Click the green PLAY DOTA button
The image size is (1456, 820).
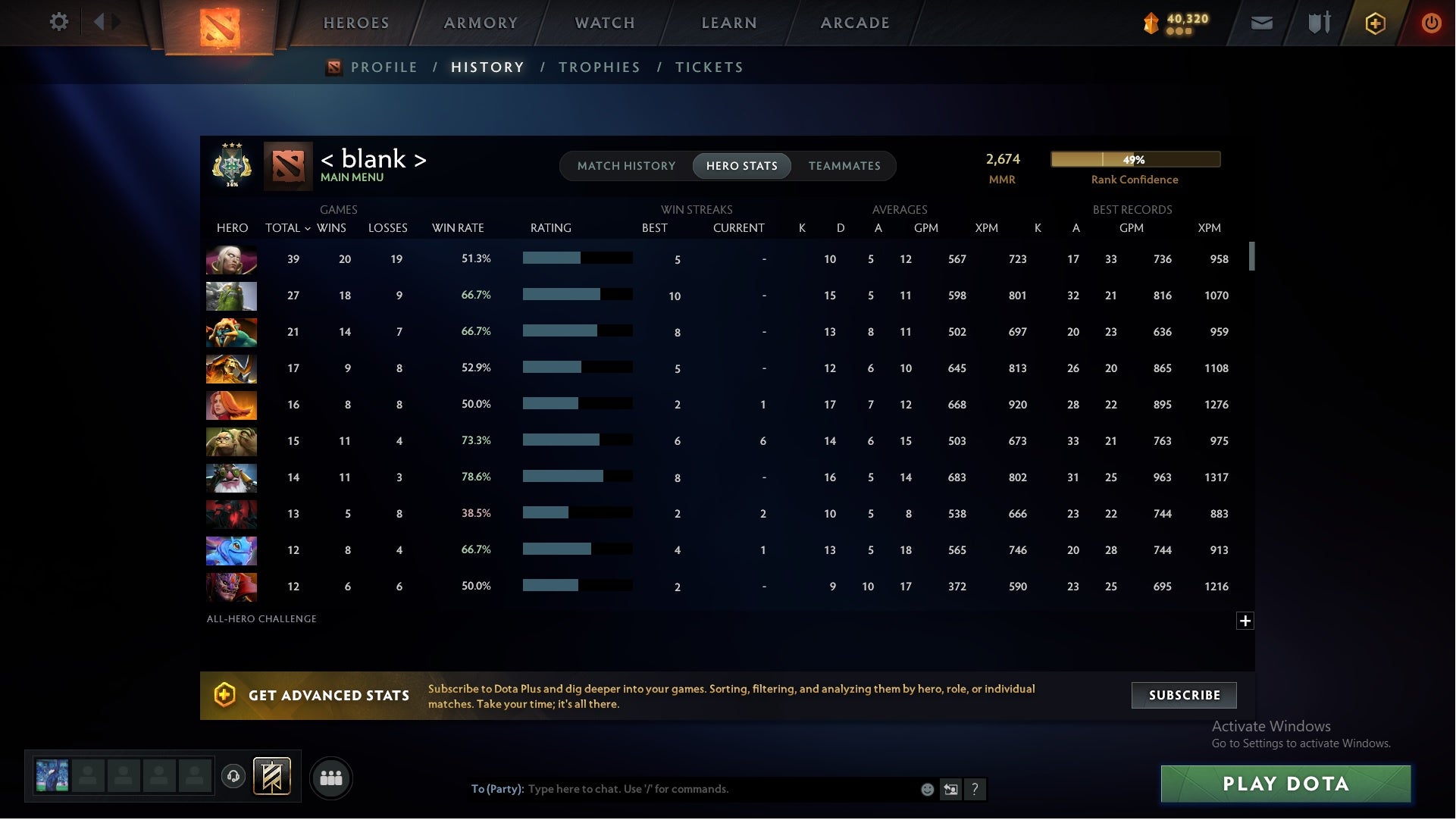pyautogui.click(x=1286, y=784)
